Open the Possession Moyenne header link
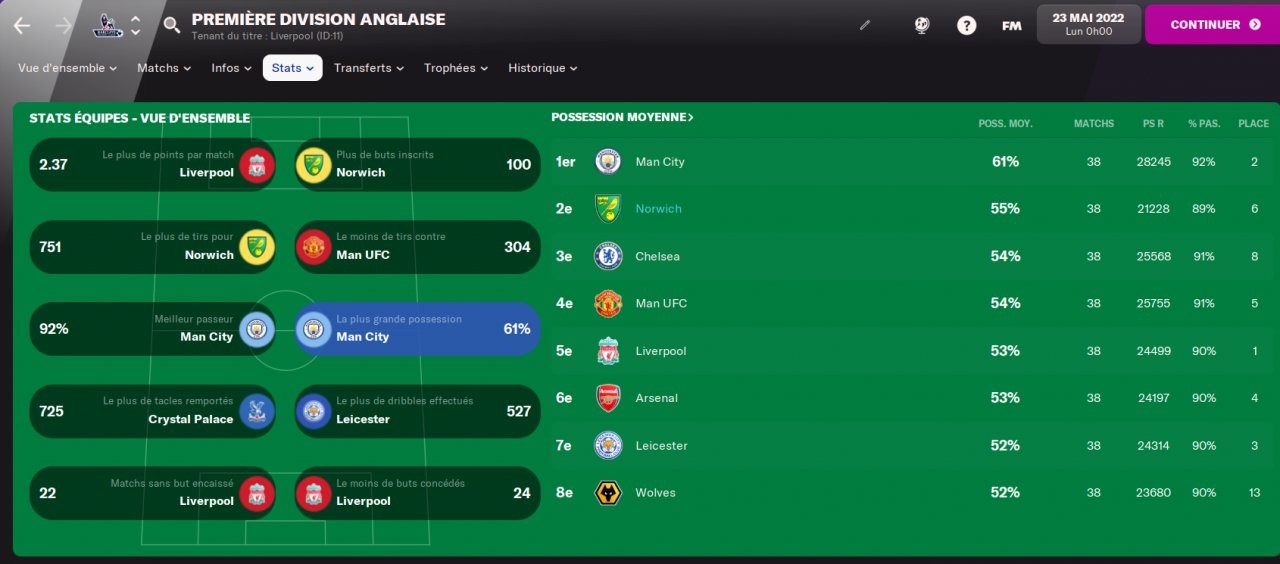Screen dimensions: 1280x564 click(622, 118)
